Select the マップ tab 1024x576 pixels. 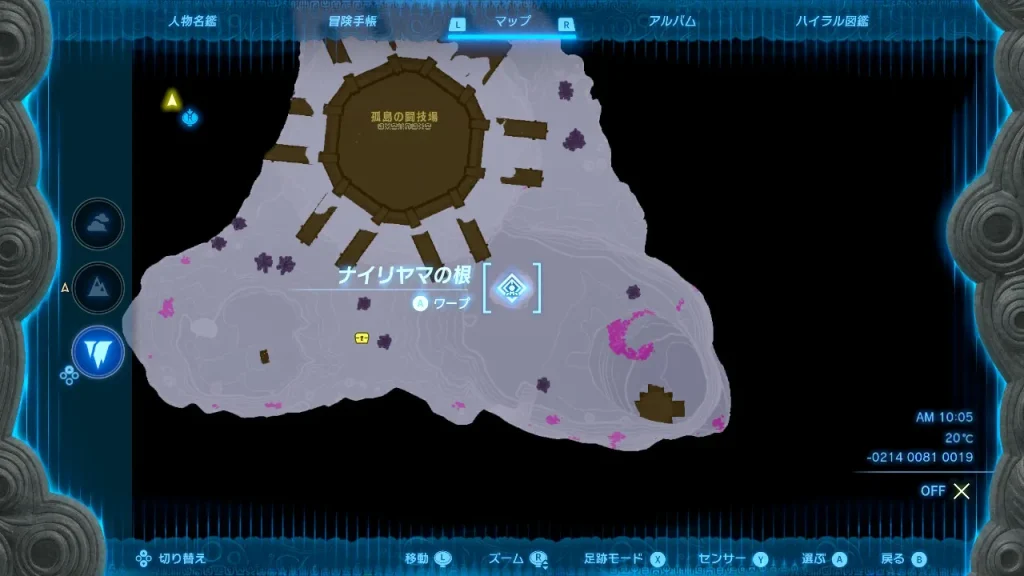512,21
